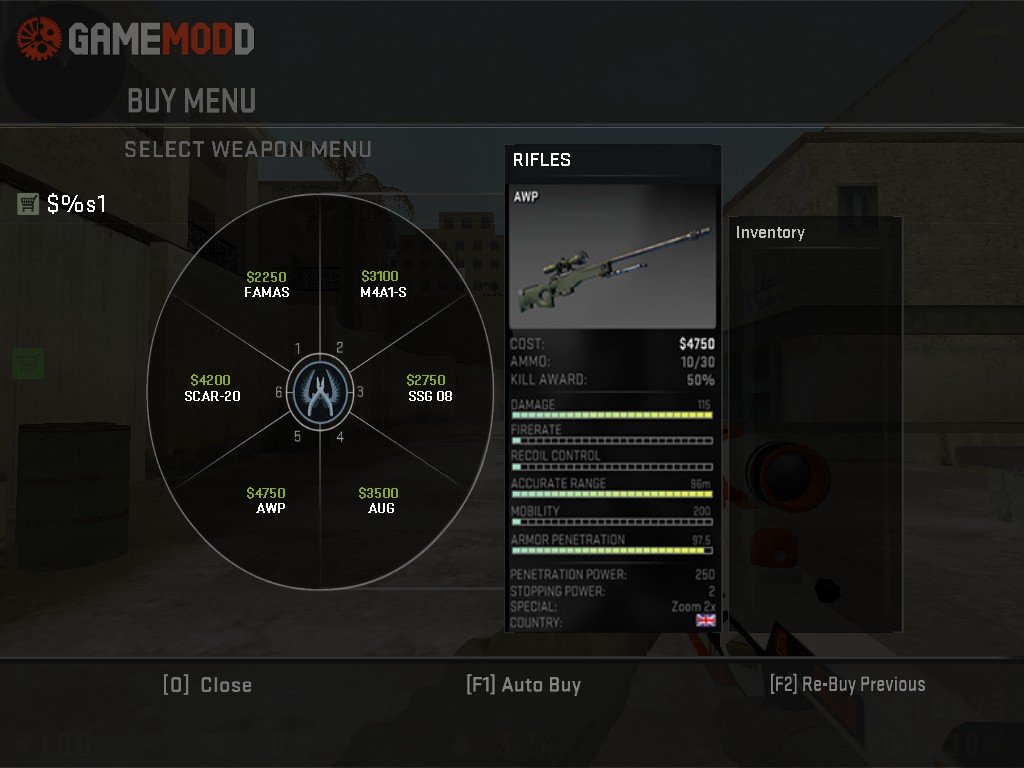Click the AWP preview image
The height and width of the screenshot is (768, 1024).
point(612,257)
